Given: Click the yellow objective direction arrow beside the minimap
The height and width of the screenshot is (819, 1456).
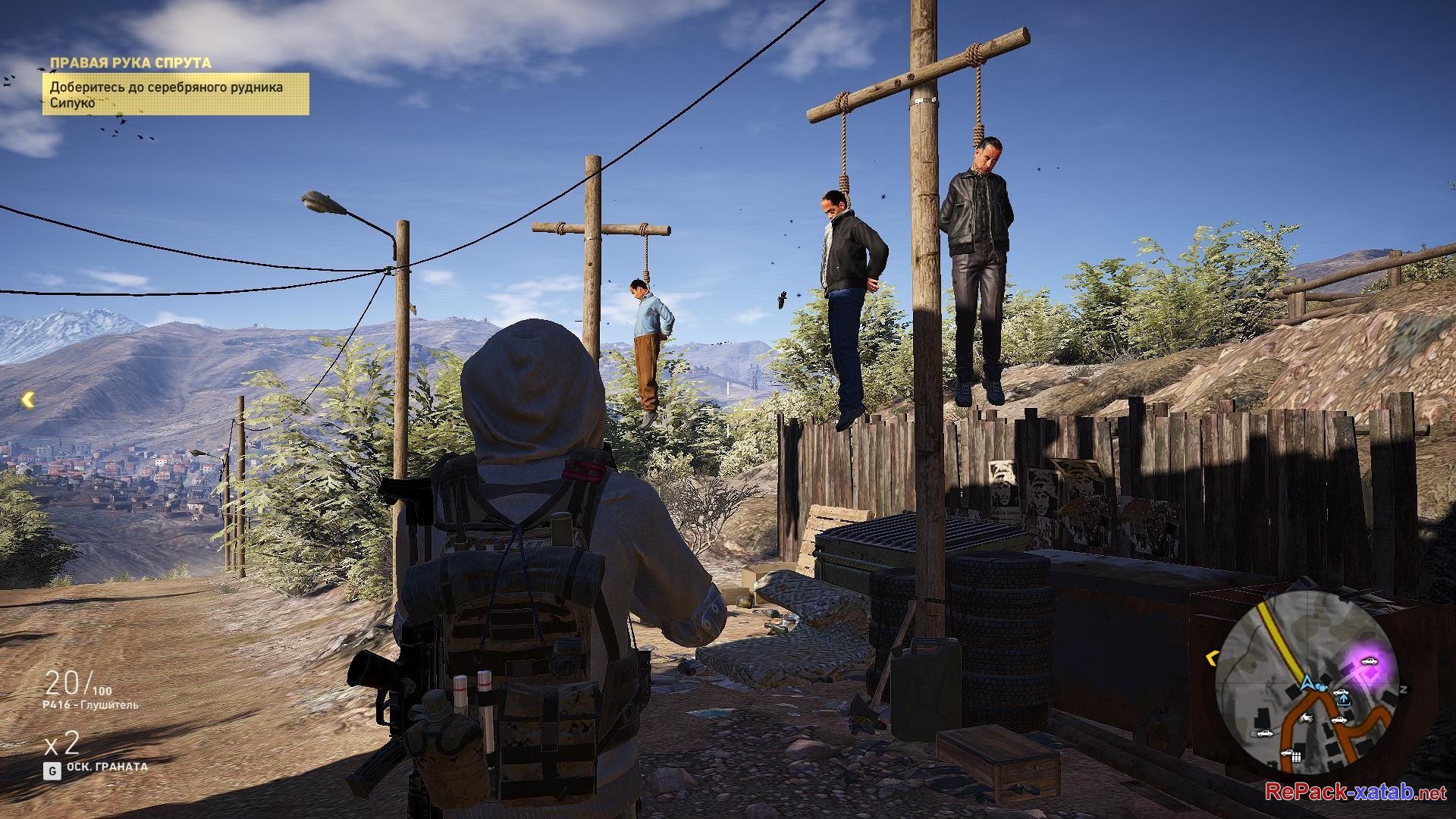Looking at the screenshot, I should point(1211,657).
